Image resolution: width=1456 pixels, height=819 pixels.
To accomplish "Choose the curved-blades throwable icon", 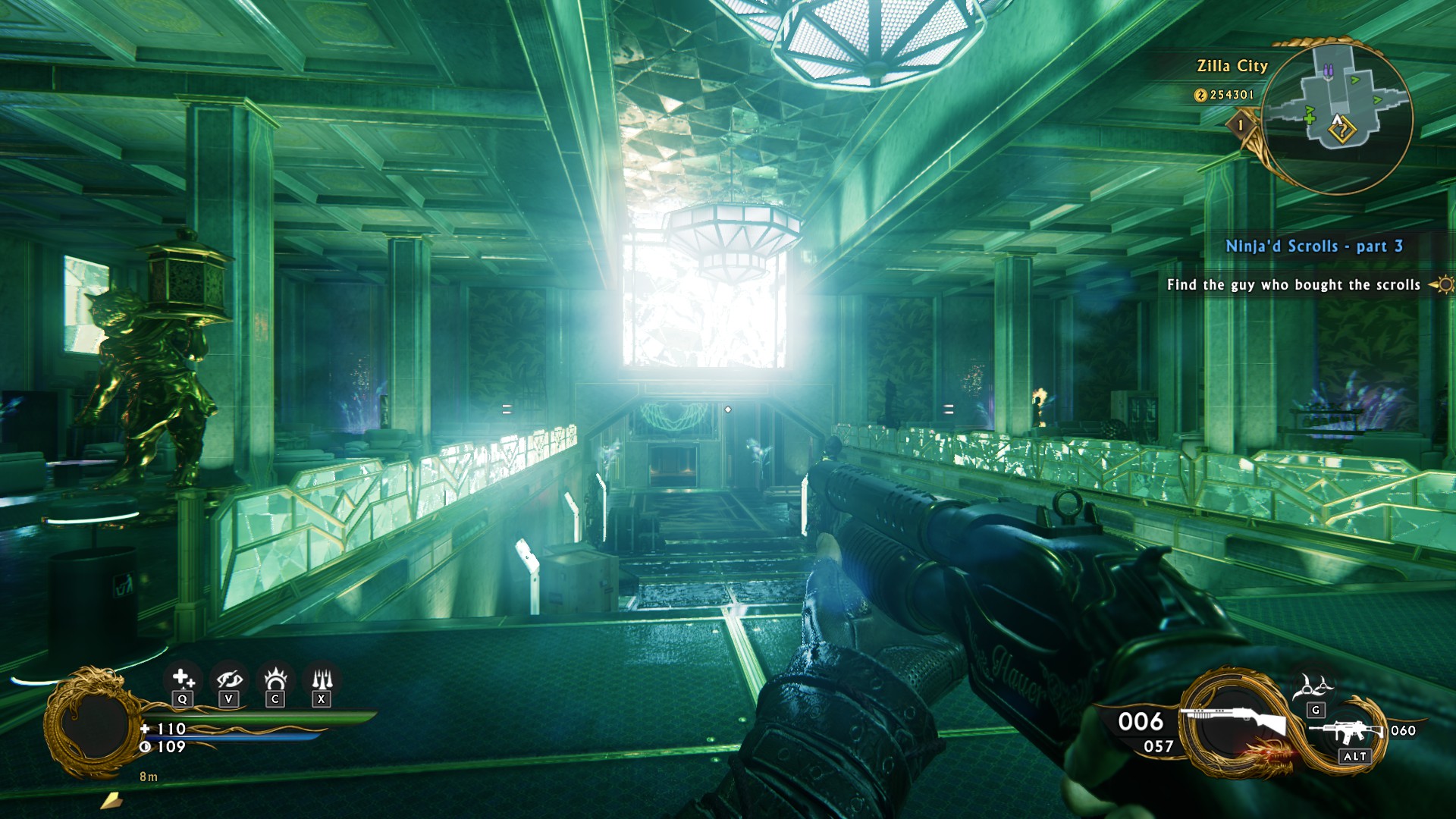I will [1316, 687].
